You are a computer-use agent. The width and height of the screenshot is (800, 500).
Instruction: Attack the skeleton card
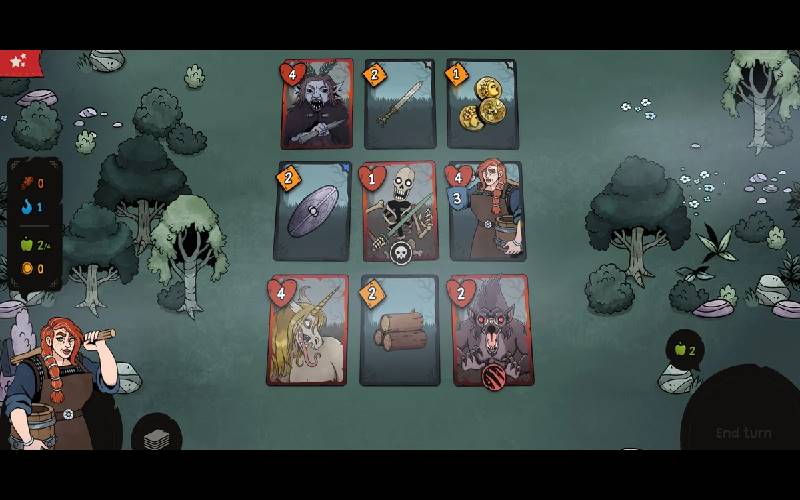(400, 212)
